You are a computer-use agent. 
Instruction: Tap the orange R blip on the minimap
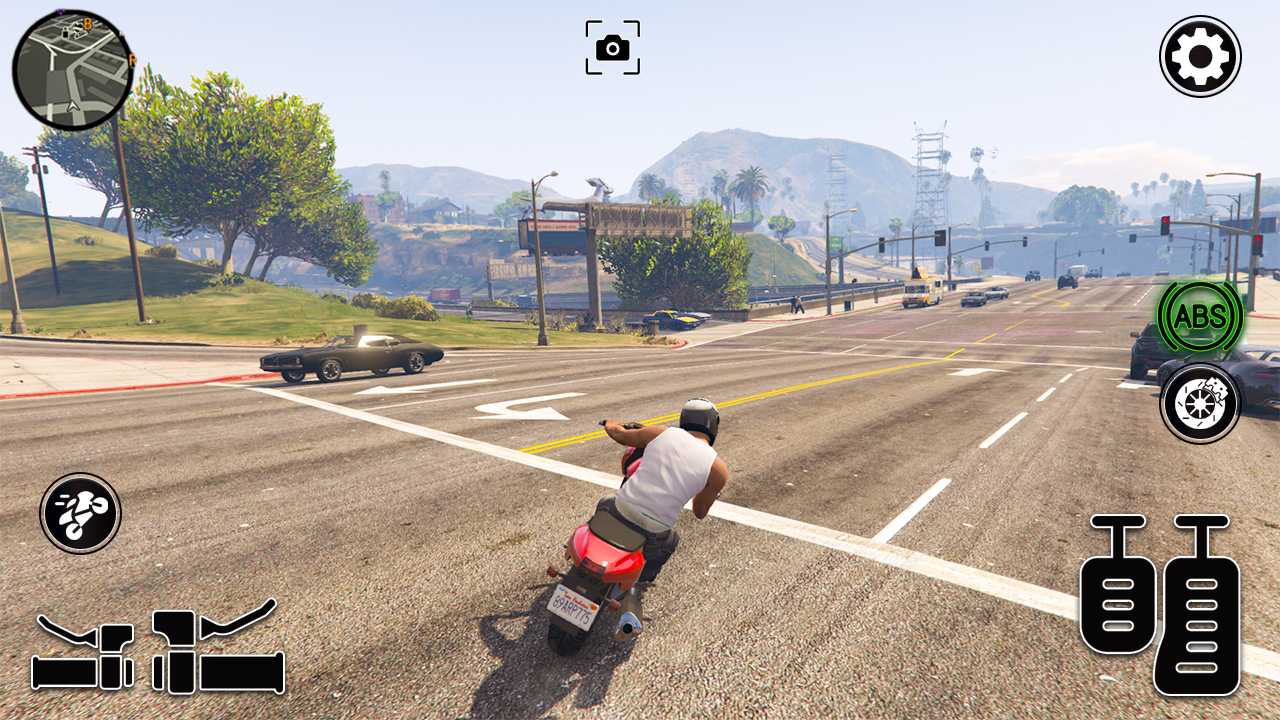132,59
